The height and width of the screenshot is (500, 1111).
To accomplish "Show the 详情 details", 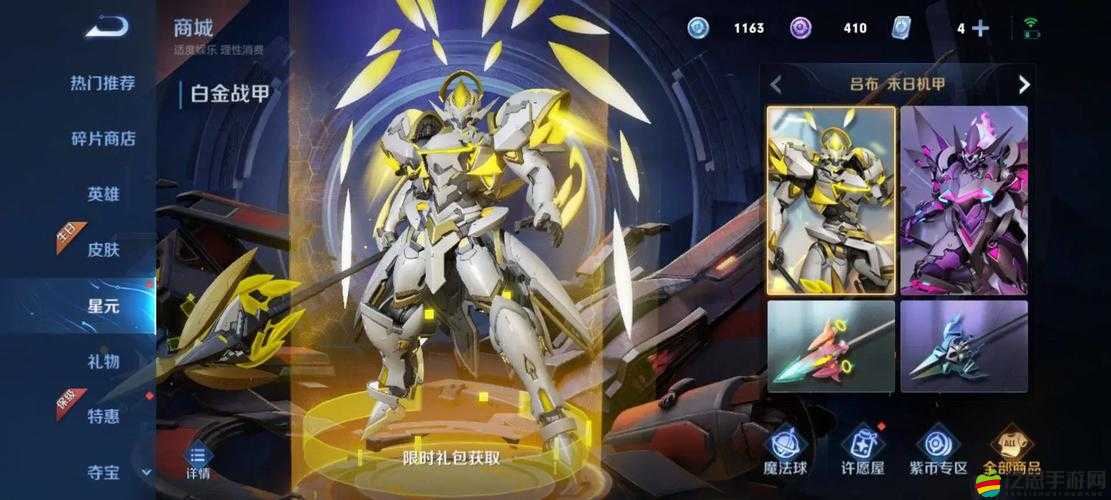I will pos(198,459).
